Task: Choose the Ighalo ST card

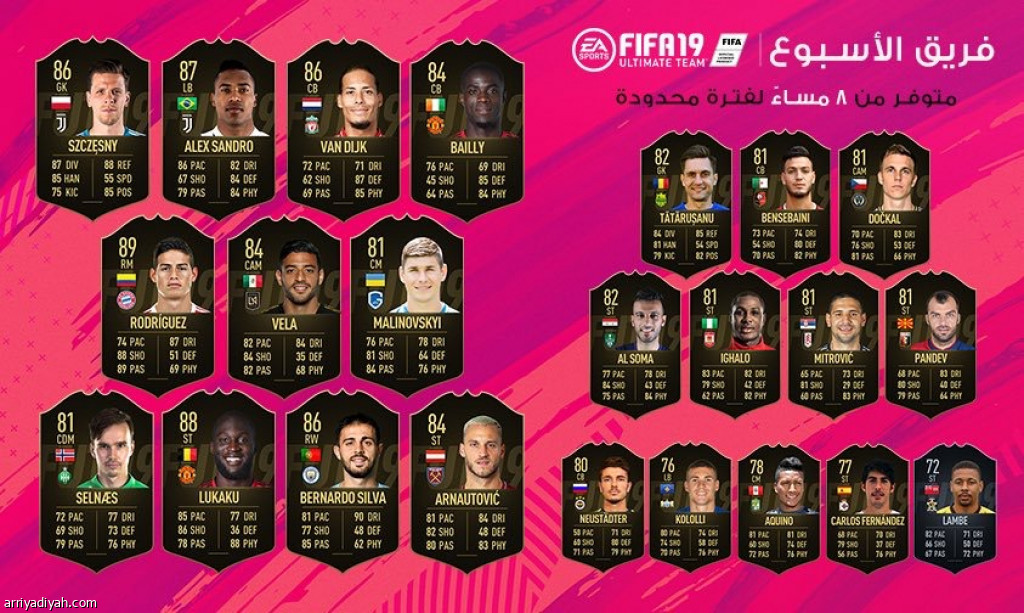Action: point(735,344)
